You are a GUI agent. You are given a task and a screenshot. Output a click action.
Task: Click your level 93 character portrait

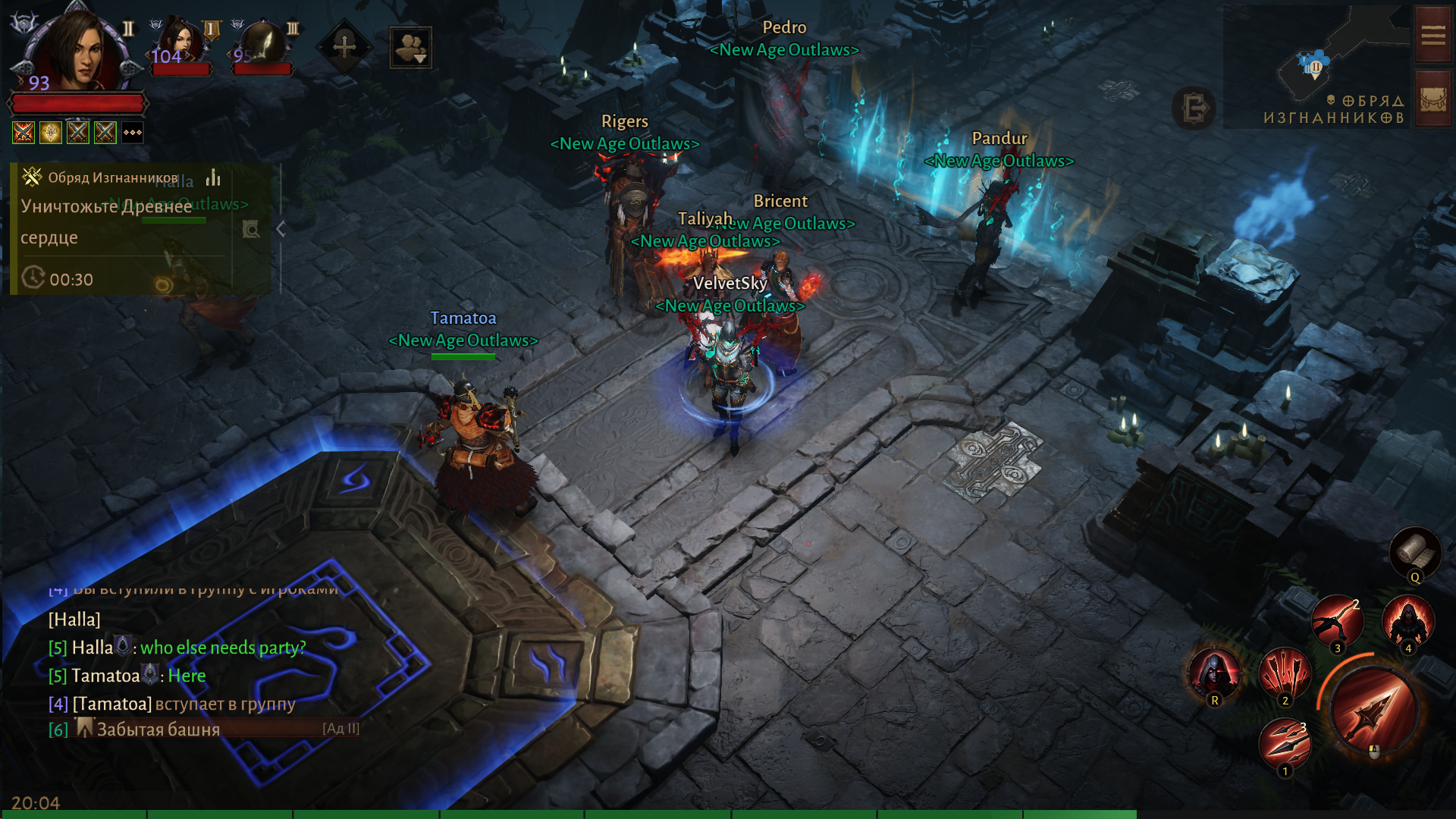pyautogui.click(x=76, y=53)
